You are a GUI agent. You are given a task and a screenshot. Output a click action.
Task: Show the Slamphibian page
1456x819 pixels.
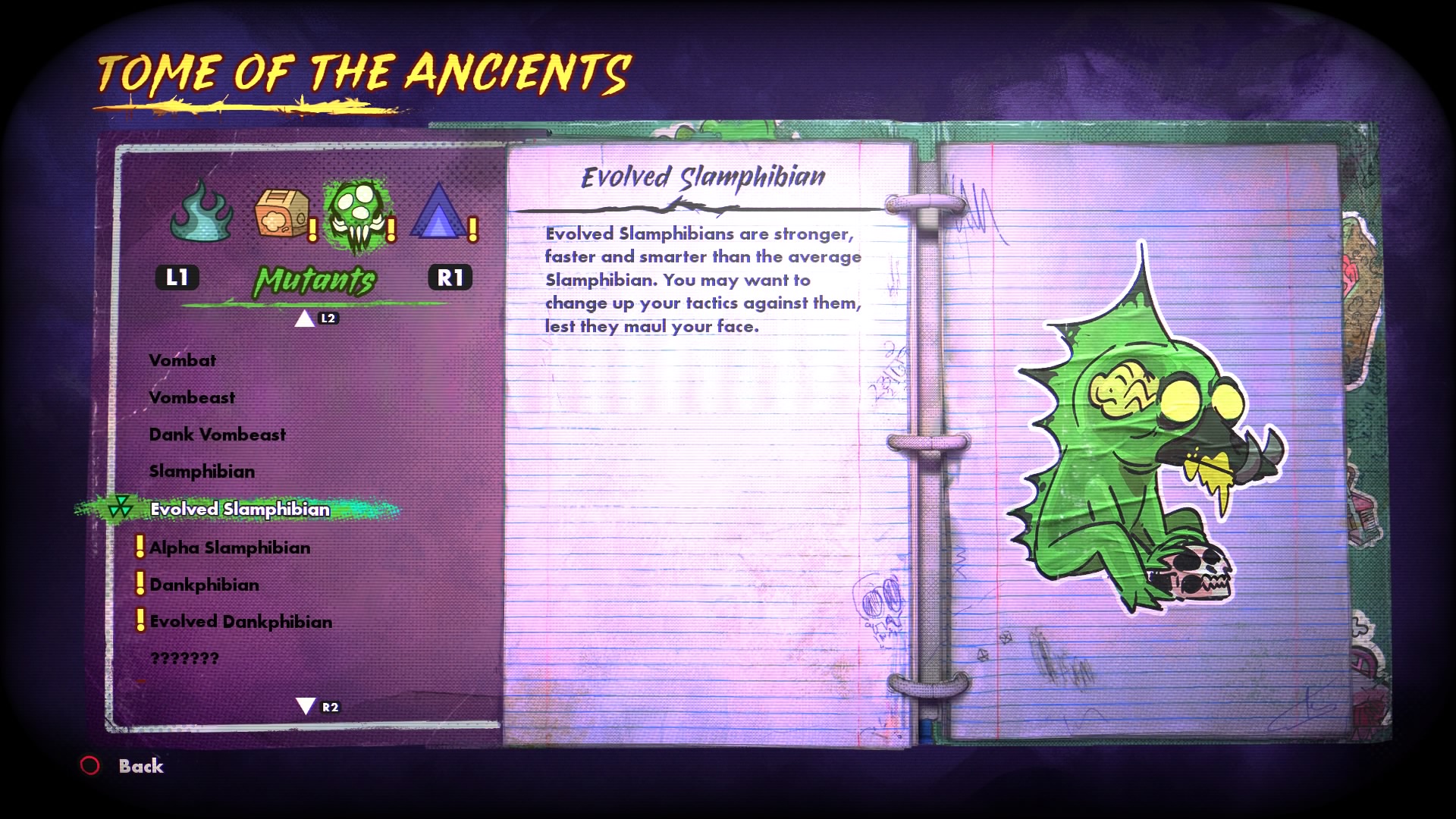pos(202,472)
